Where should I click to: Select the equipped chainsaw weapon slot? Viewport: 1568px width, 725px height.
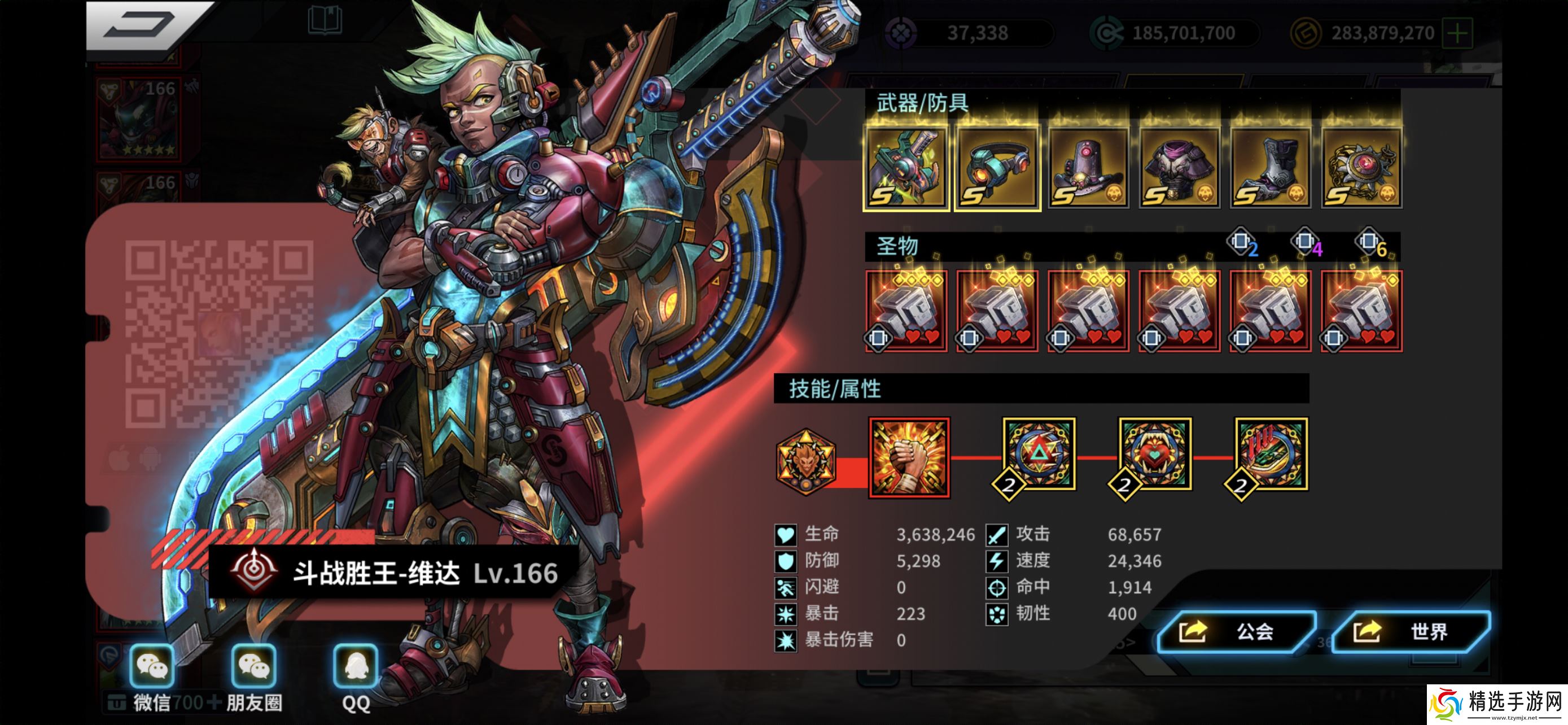906,168
